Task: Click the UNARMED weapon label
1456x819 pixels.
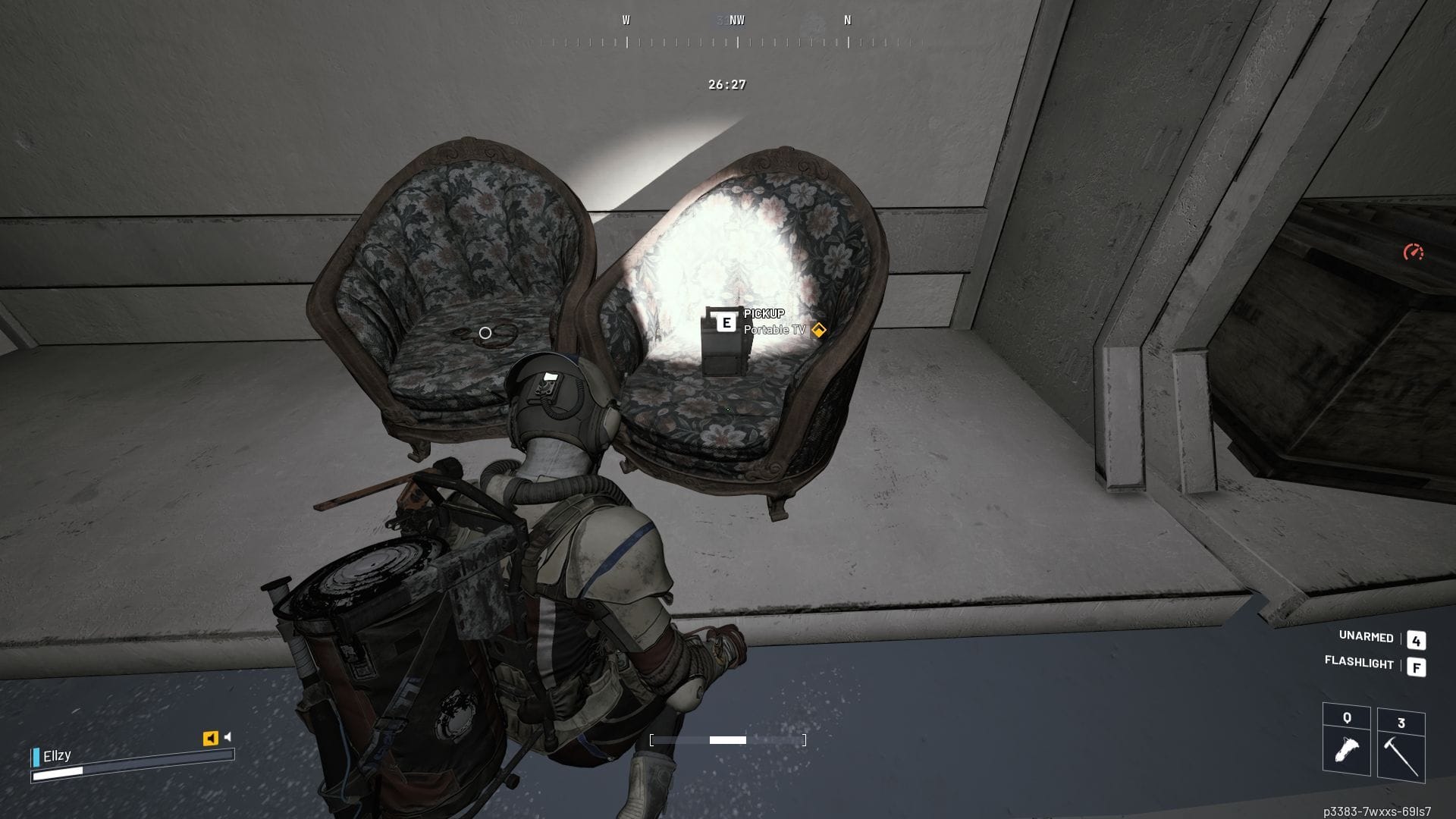Action: point(1362,639)
